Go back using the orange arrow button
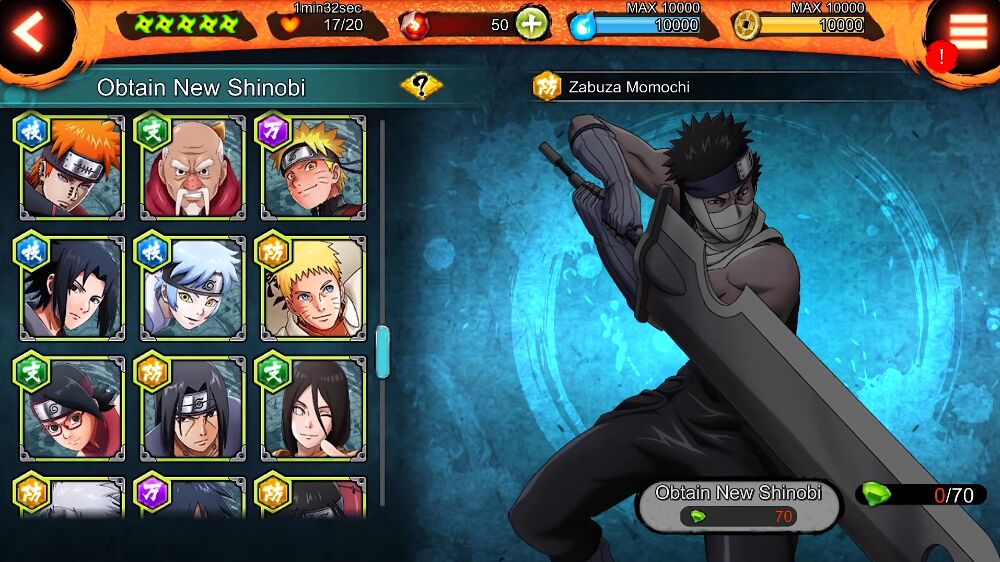Screen dimensions: 1000x562 (30, 33)
